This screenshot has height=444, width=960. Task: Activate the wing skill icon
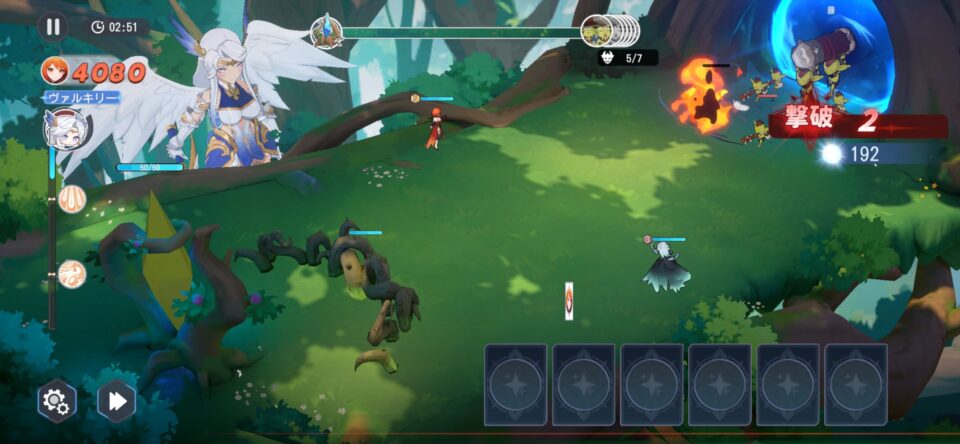coord(71,198)
